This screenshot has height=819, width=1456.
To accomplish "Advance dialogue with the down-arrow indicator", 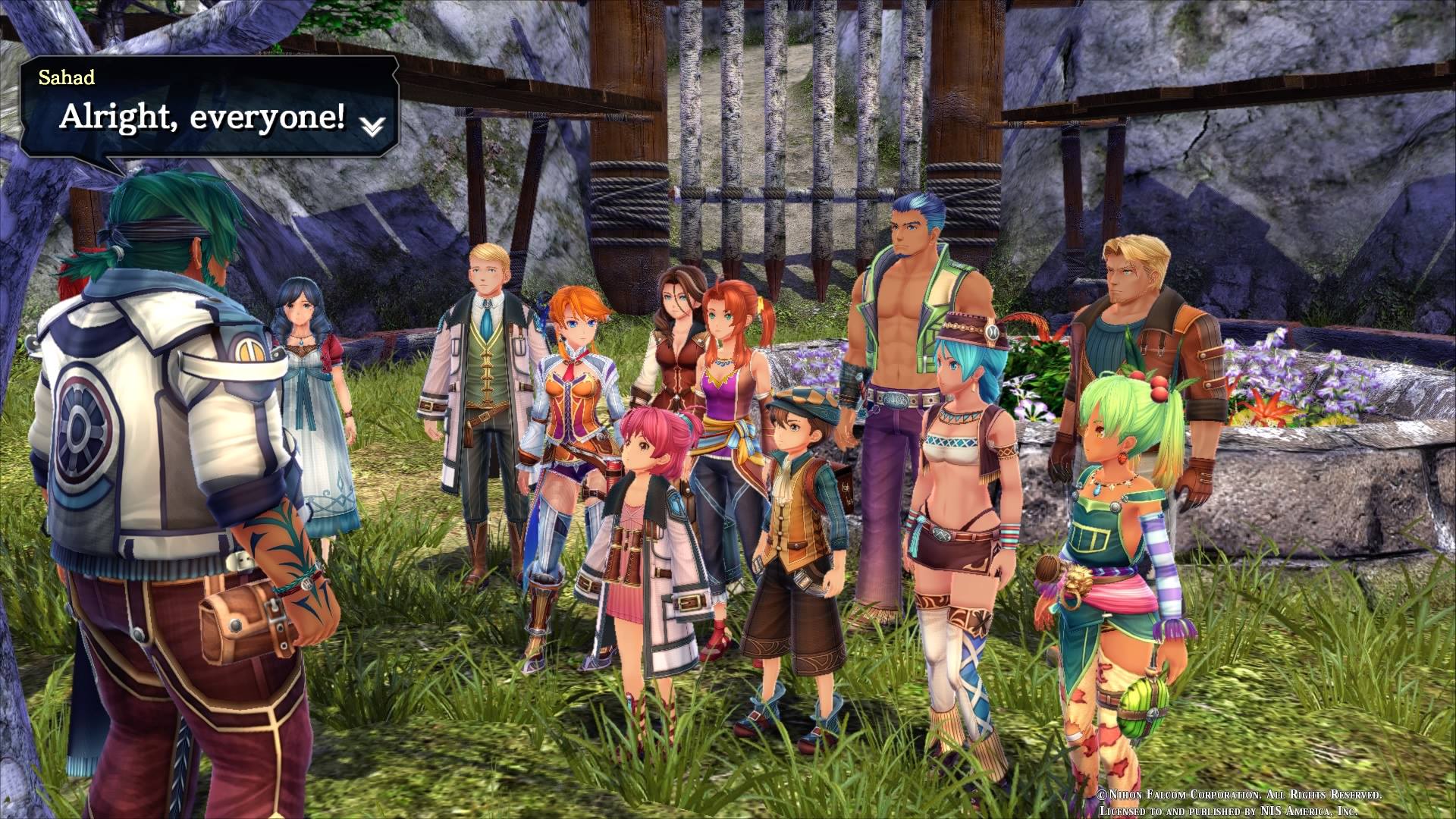I will click(x=372, y=127).
